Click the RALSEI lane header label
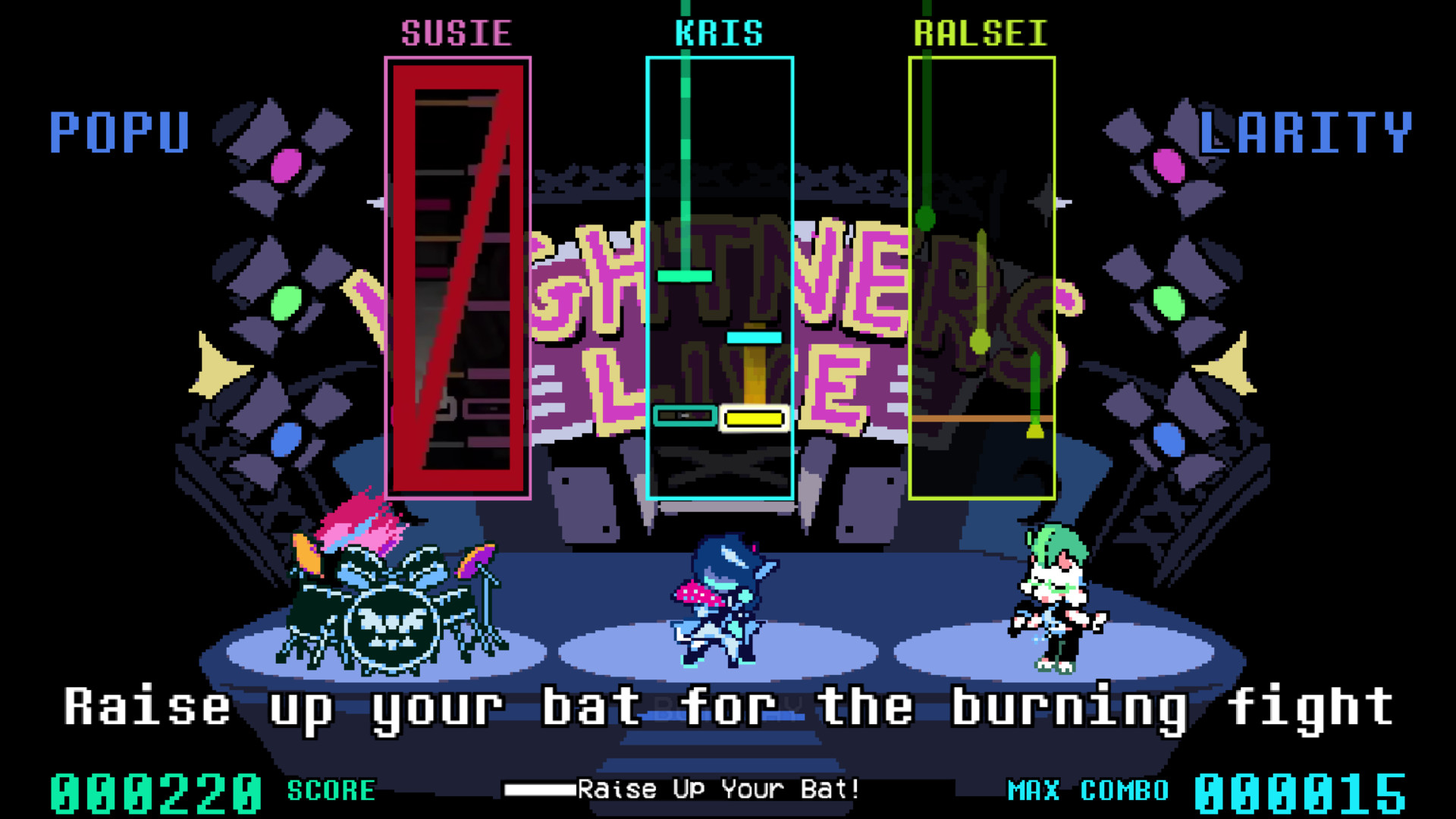 tap(981, 32)
